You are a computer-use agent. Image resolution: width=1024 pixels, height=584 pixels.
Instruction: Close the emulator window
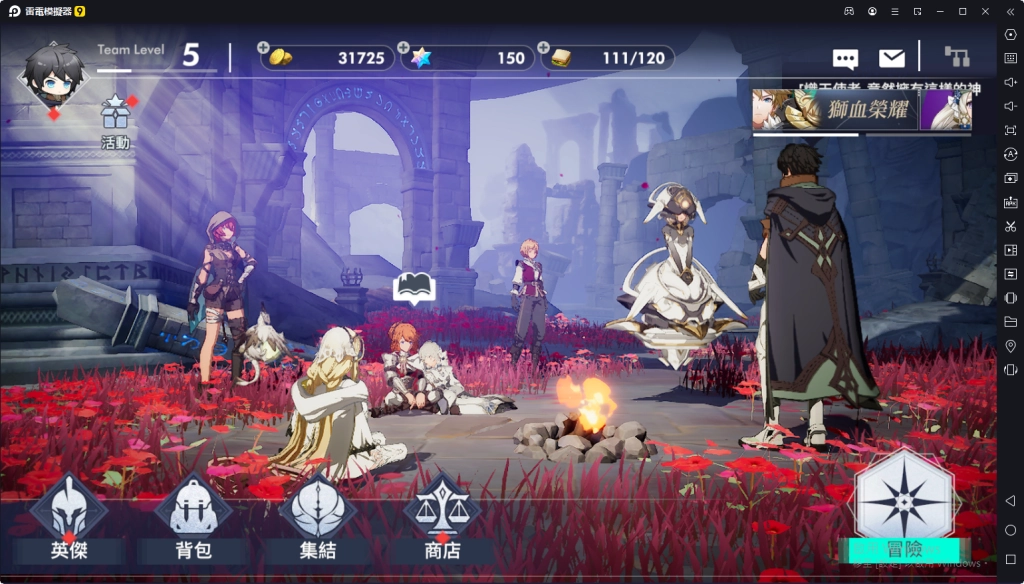click(984, 11)
